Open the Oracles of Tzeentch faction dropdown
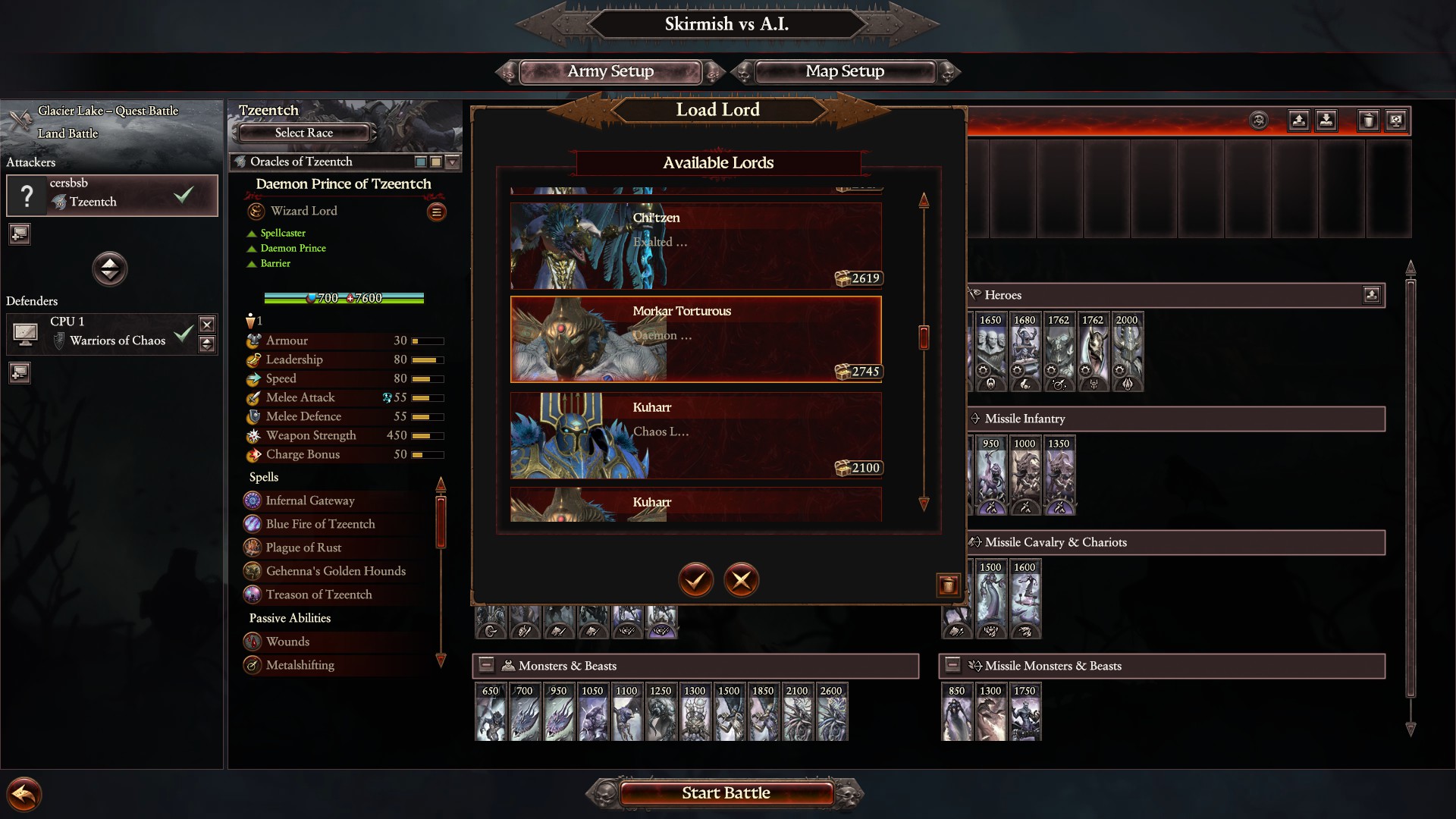This screenshot has height=819, width=1456. click(x=452, y=162)
